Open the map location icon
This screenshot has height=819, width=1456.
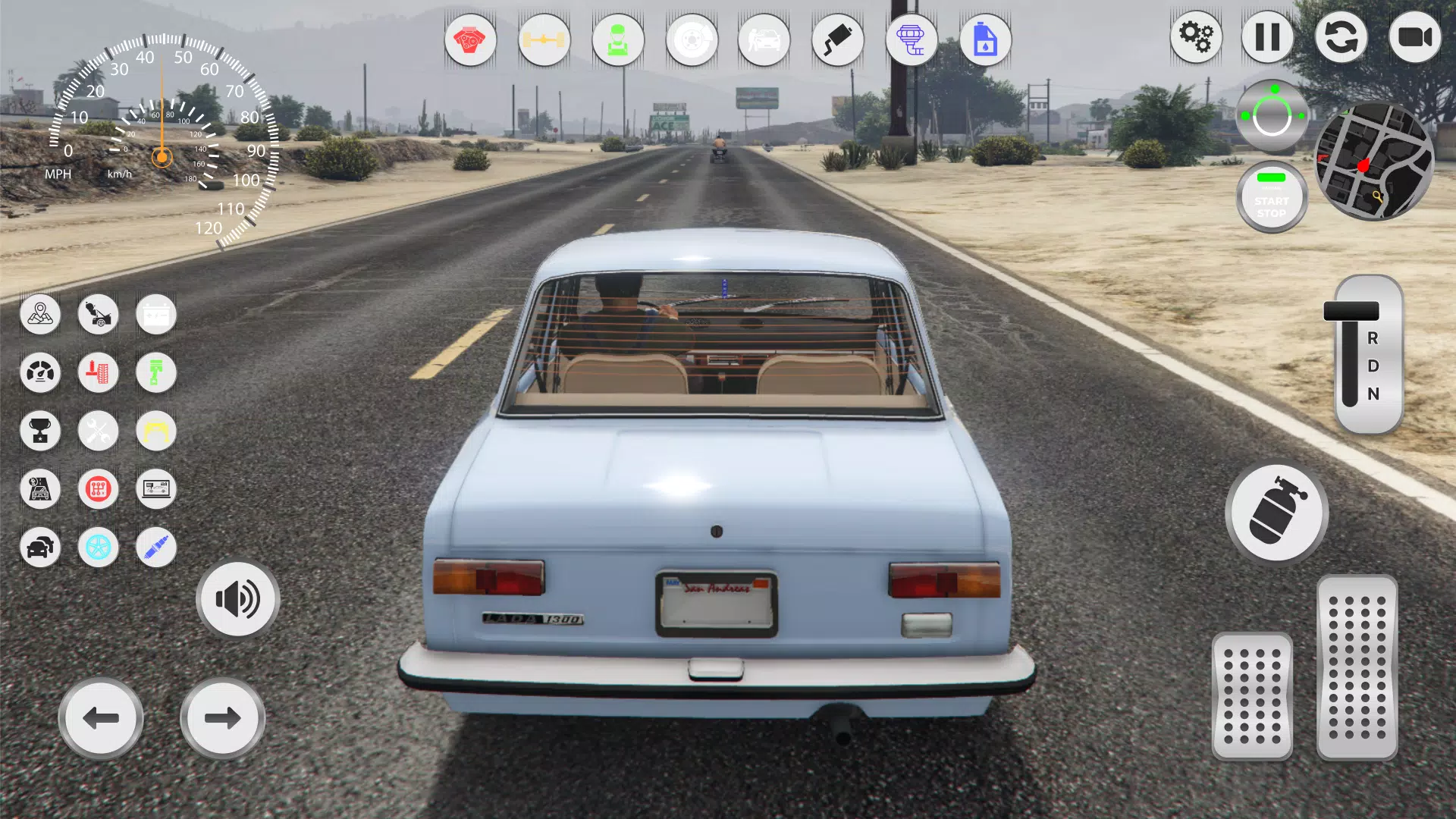(x=40, y=315)
